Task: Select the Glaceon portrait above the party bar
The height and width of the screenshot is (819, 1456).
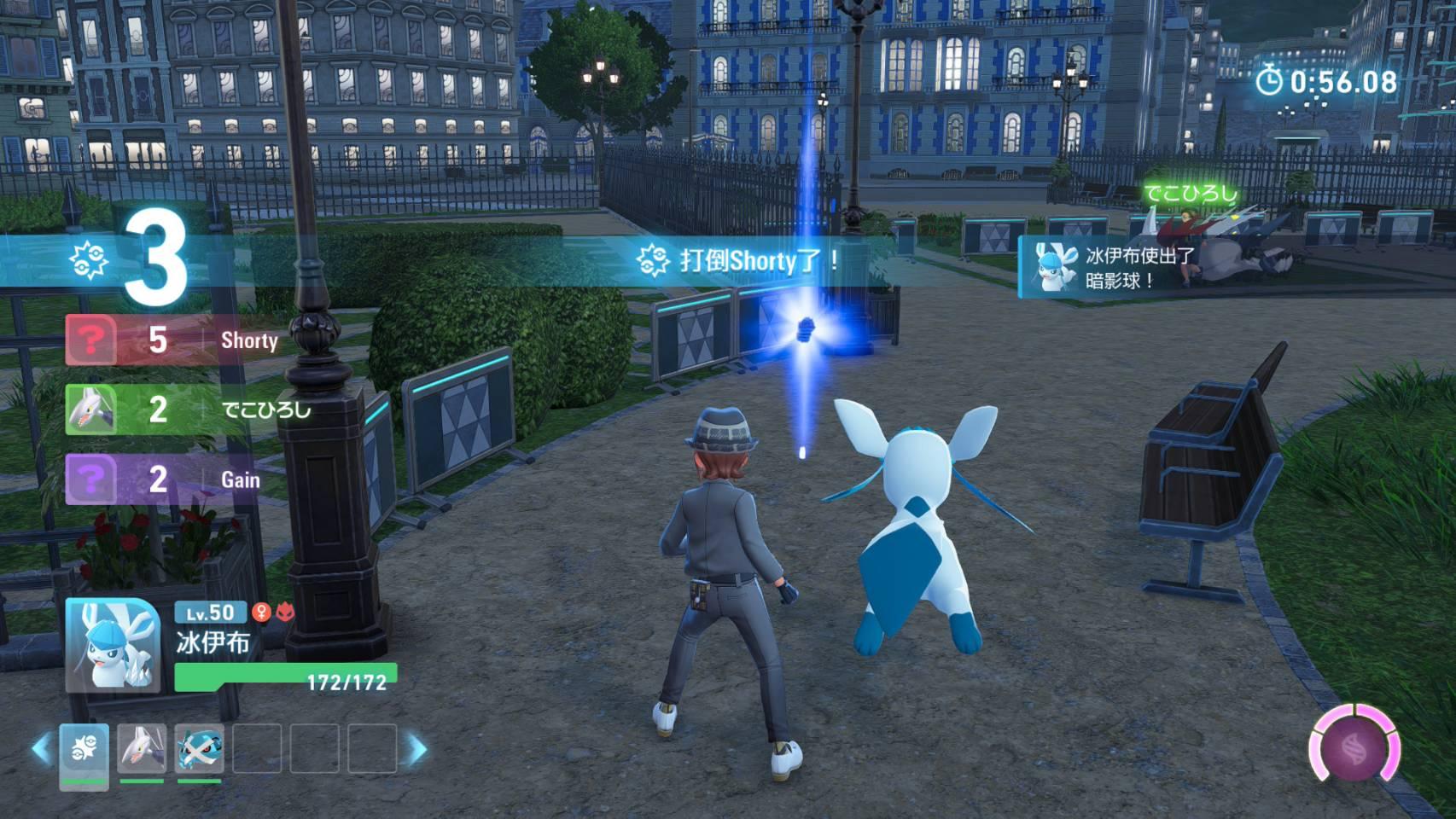Action: pos(113,644)
